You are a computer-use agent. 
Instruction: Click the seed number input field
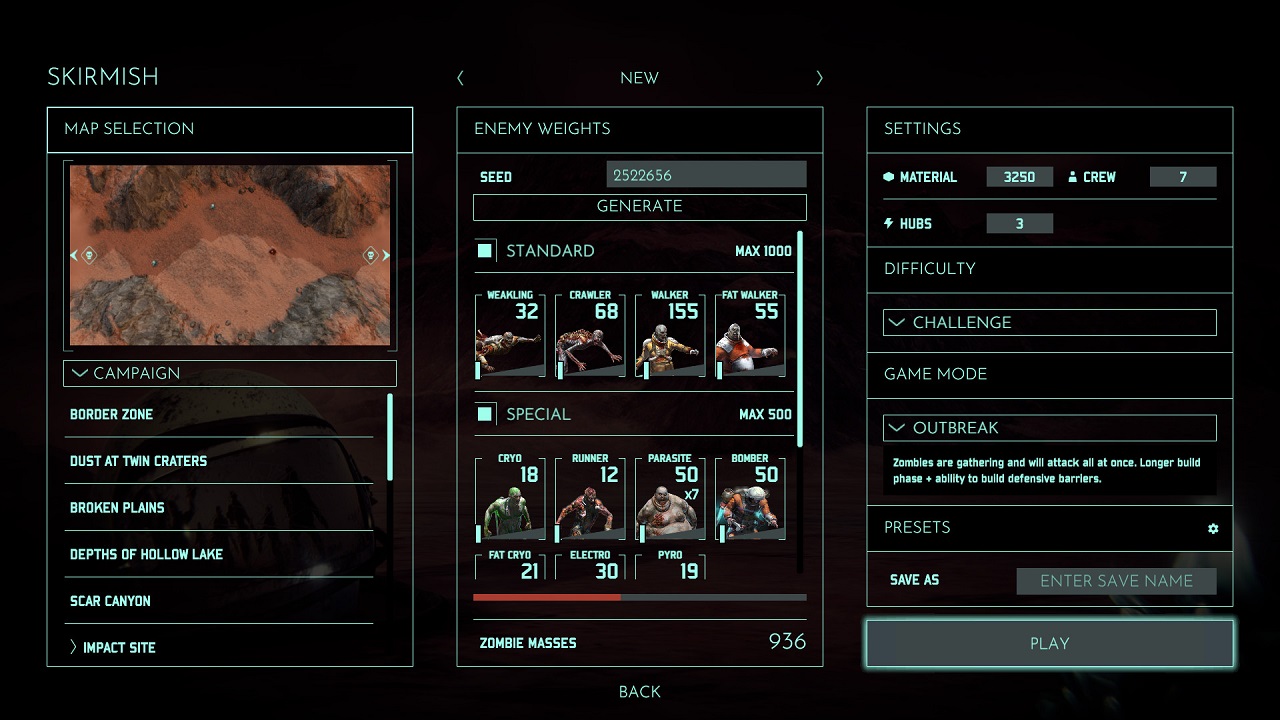[x=706, y=175]
